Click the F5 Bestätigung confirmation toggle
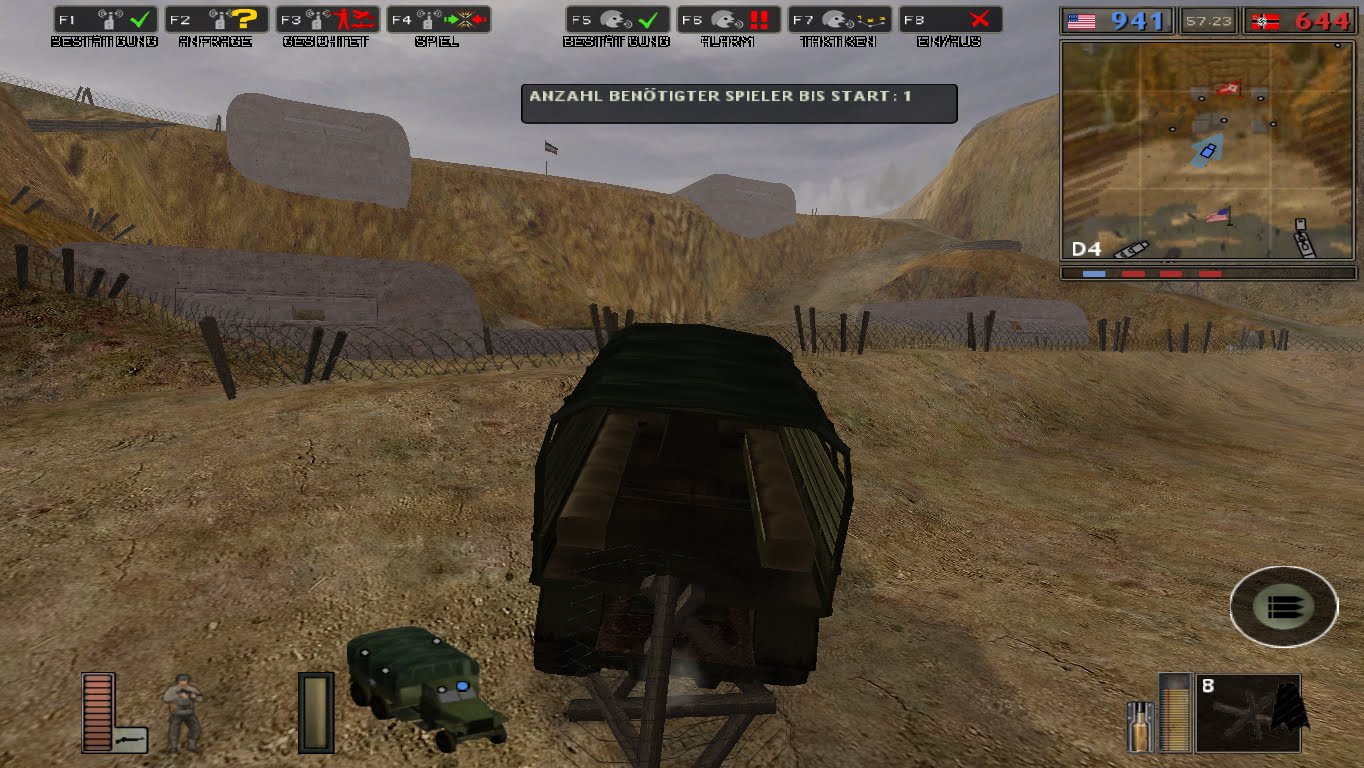Image resolution: width=1364 pixels, height=768 pixels. [620, 17]
